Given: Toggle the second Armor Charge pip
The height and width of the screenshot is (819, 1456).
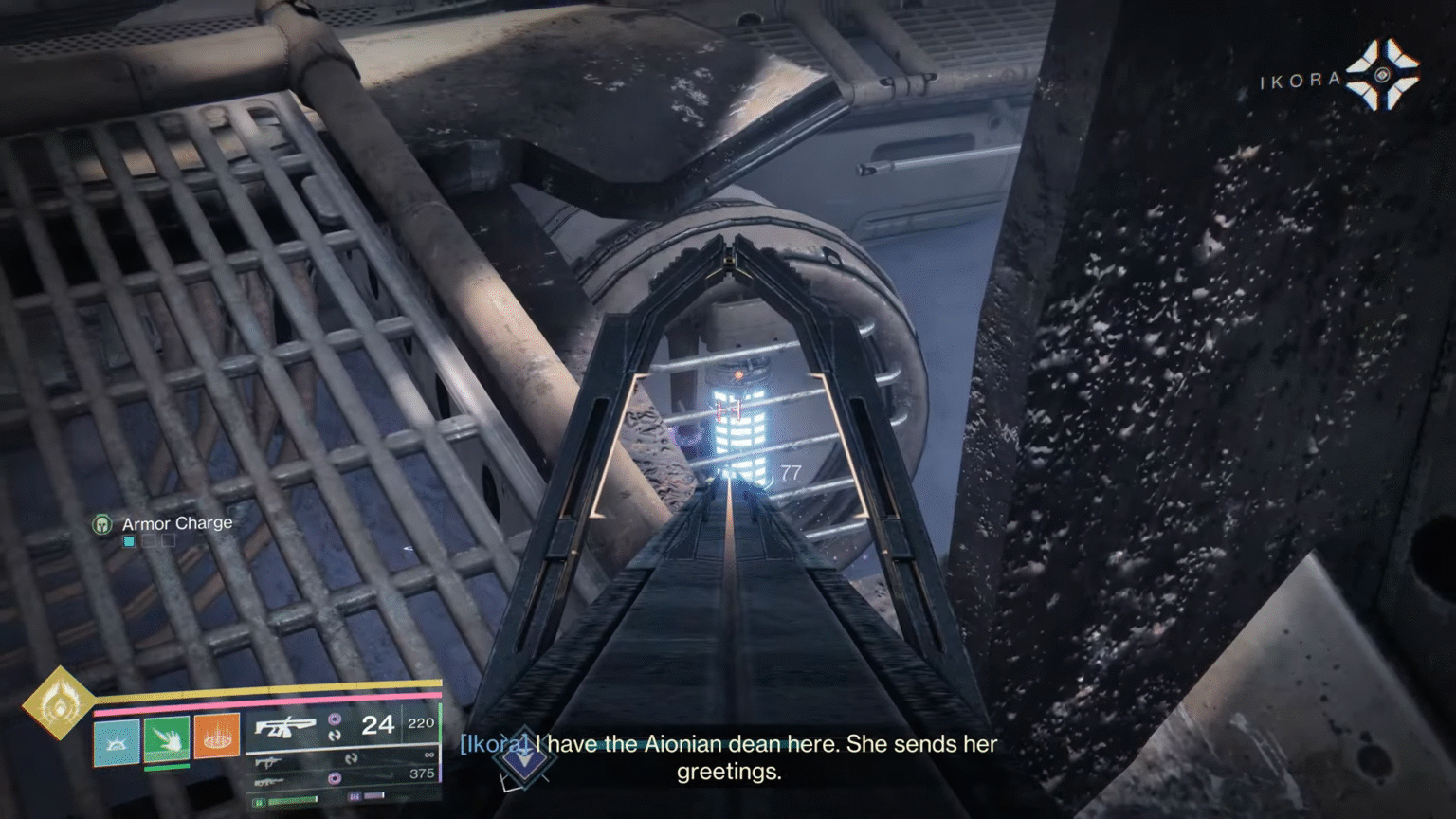Looking at the screenshot, I should click(x=148, y=540).
